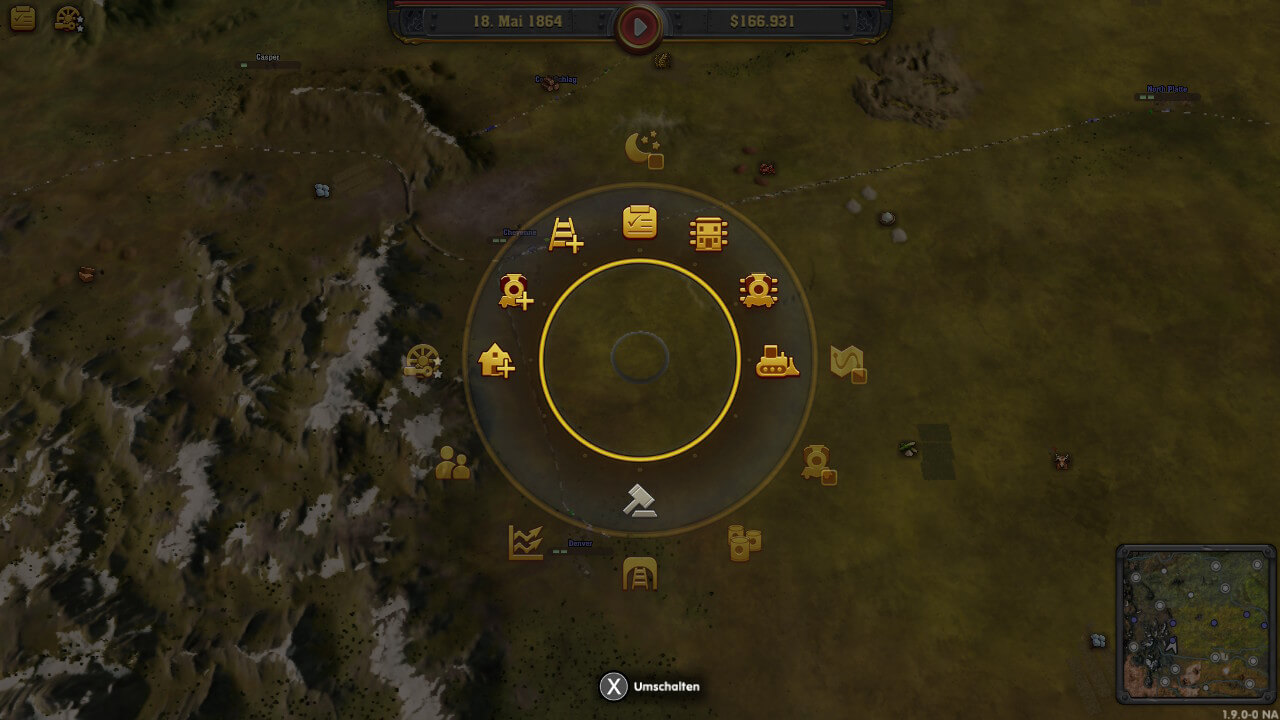Choose the add locomotive icon with plus
The height and width of the screenshot is (720, 1280).
(x=516, y=291)
